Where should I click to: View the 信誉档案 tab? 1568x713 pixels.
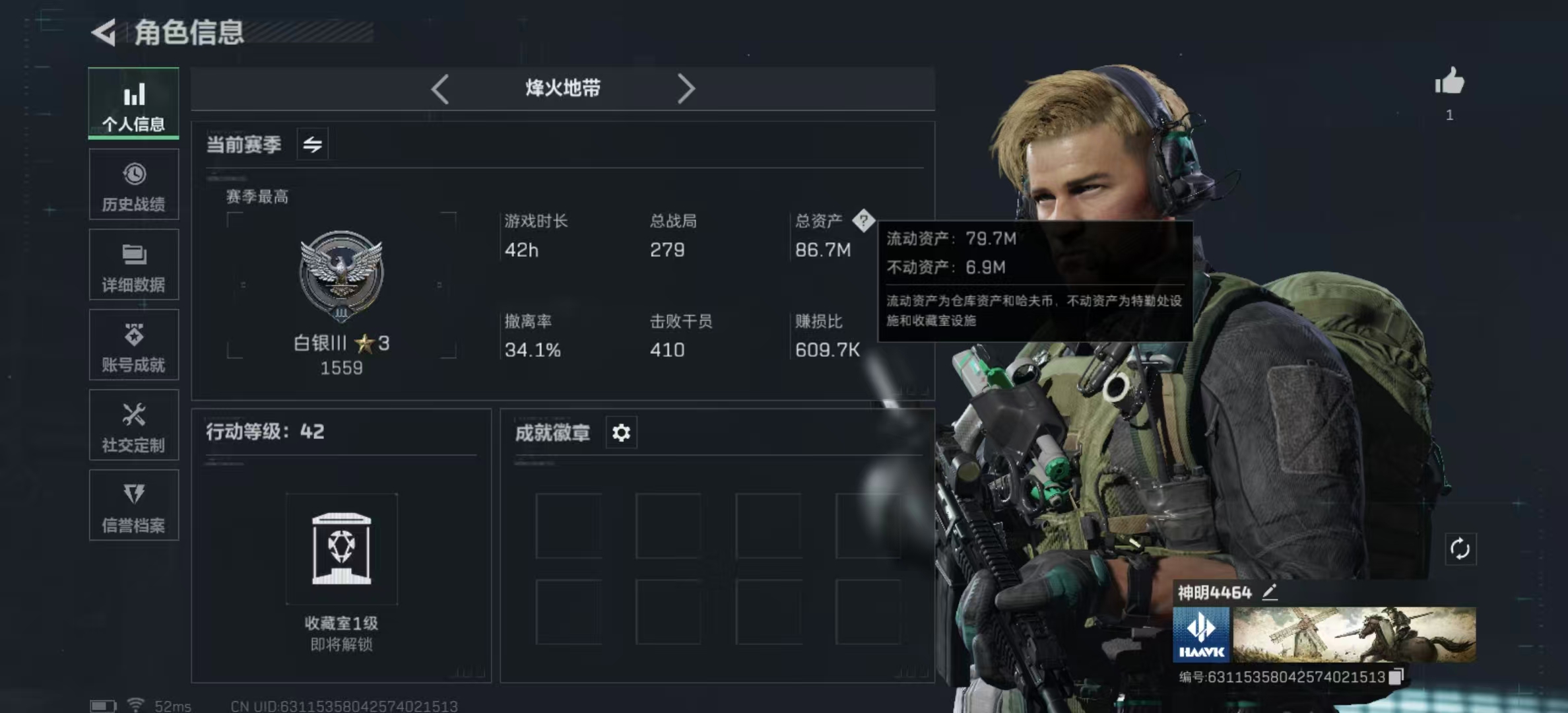pyautogui.click(x=133, y=506)
